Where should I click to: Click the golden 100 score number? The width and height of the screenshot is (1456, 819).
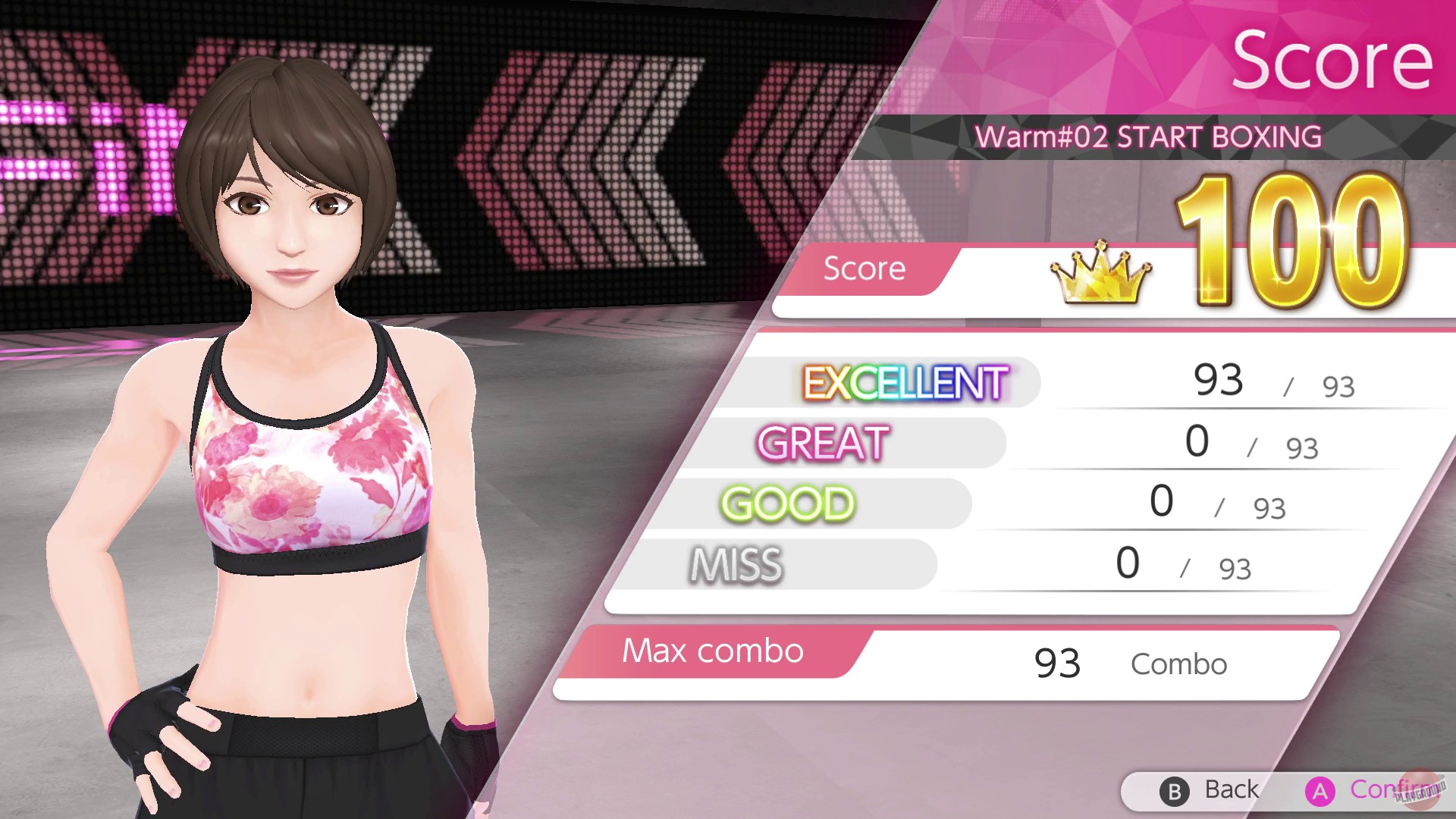click(x=1289, y=227)
